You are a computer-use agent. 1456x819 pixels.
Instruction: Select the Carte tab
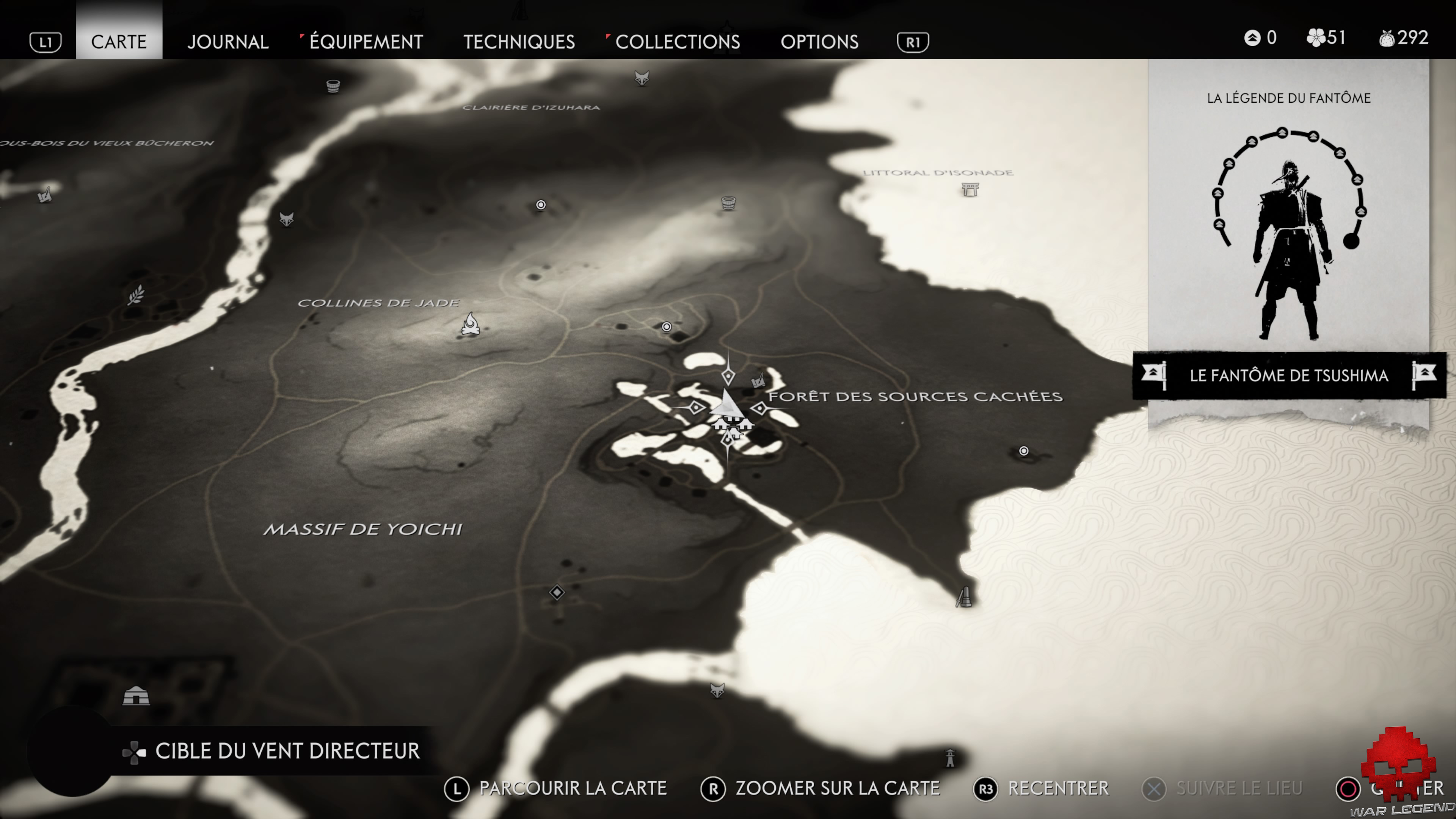[119, 41]
